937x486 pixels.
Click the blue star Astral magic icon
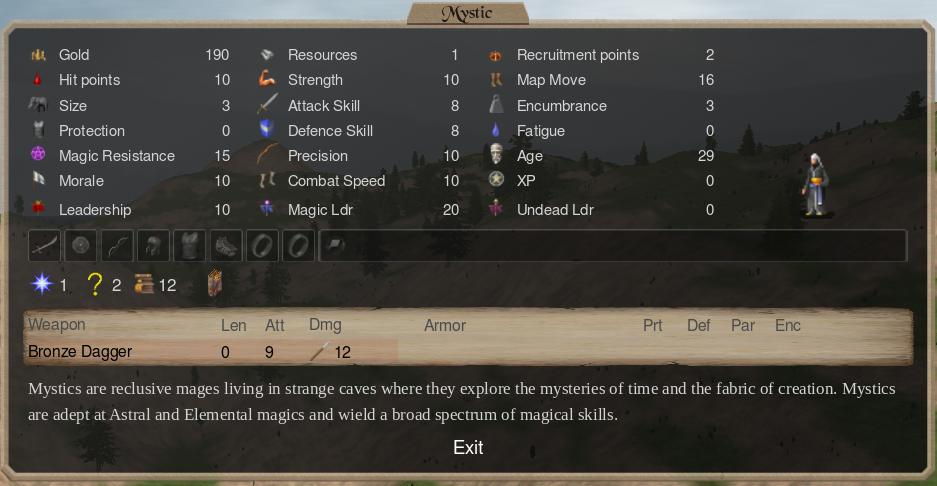point(42,285)
